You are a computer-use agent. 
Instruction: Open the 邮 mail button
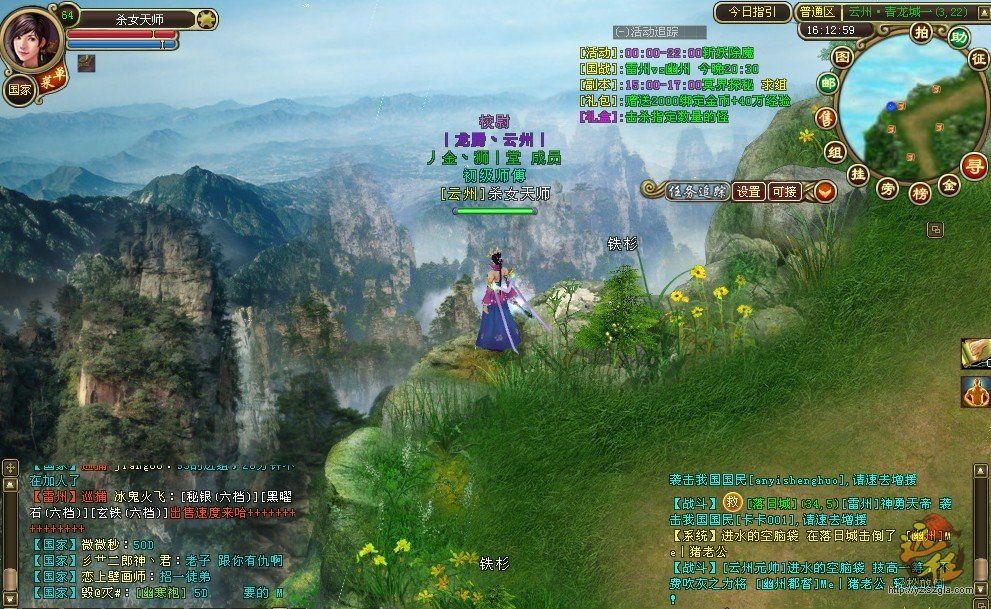click(827, 83)
